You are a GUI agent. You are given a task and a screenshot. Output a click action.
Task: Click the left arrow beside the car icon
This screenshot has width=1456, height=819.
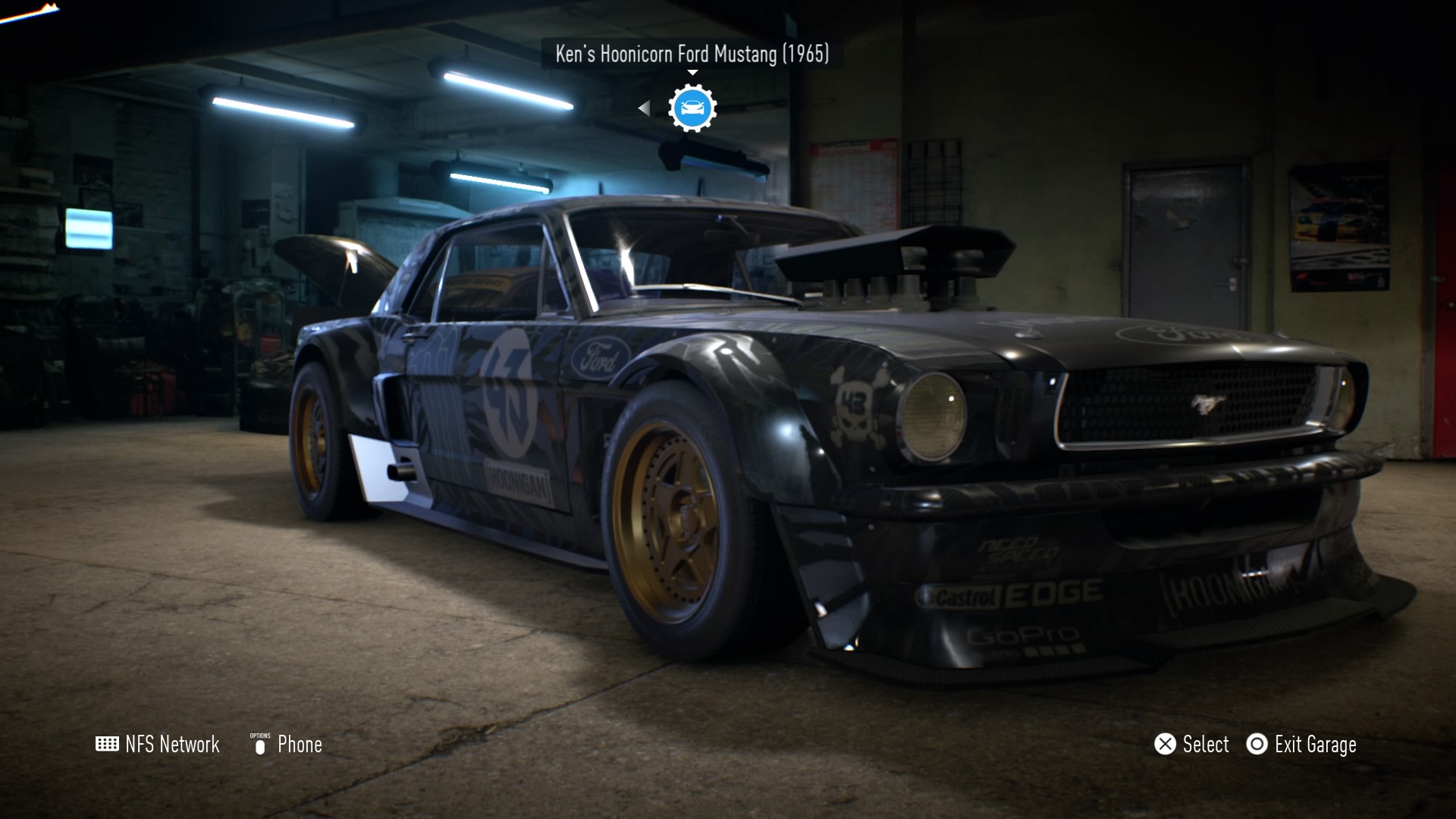(644, 108)
